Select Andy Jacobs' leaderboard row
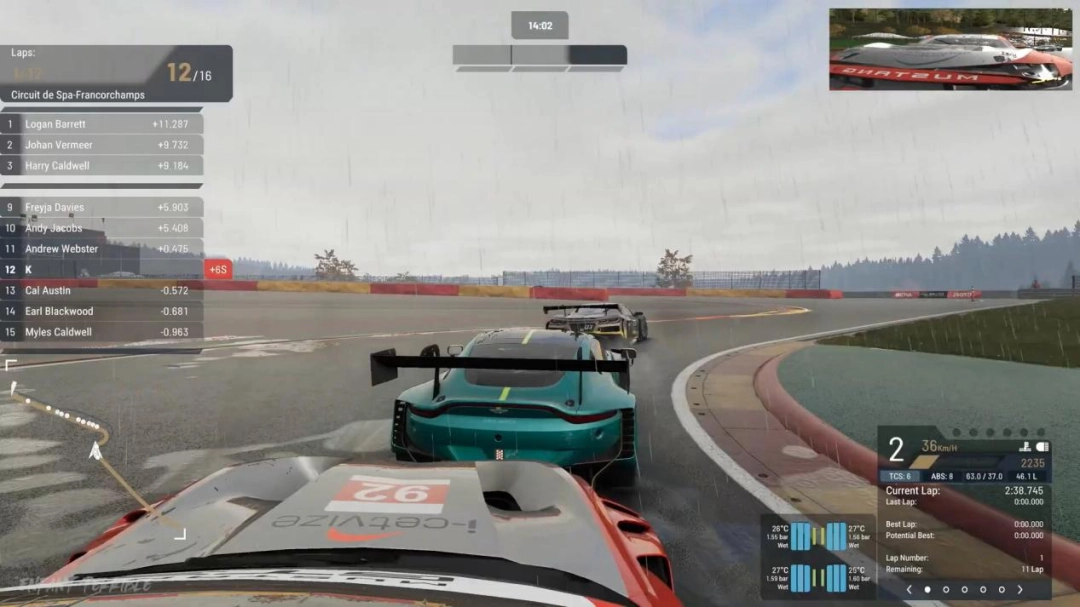Image resolution: width=1080 pixels, height=607 pixels. click(101, 228)
